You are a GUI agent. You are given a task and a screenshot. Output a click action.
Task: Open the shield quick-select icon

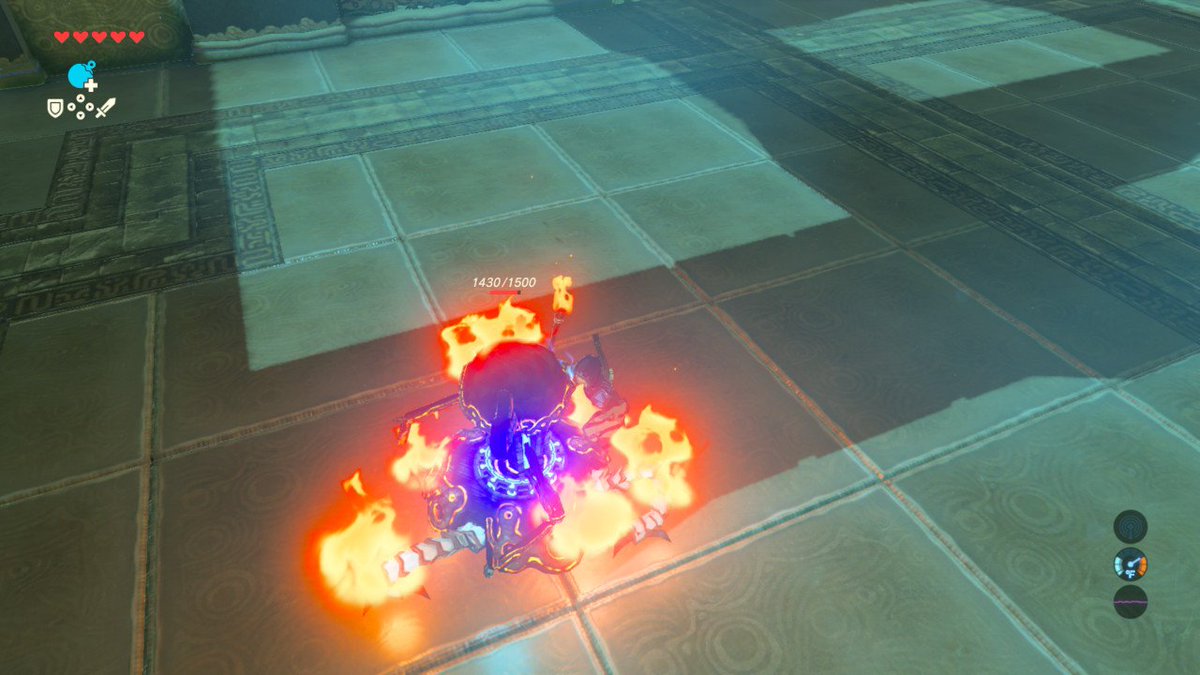tap(55, 105)
